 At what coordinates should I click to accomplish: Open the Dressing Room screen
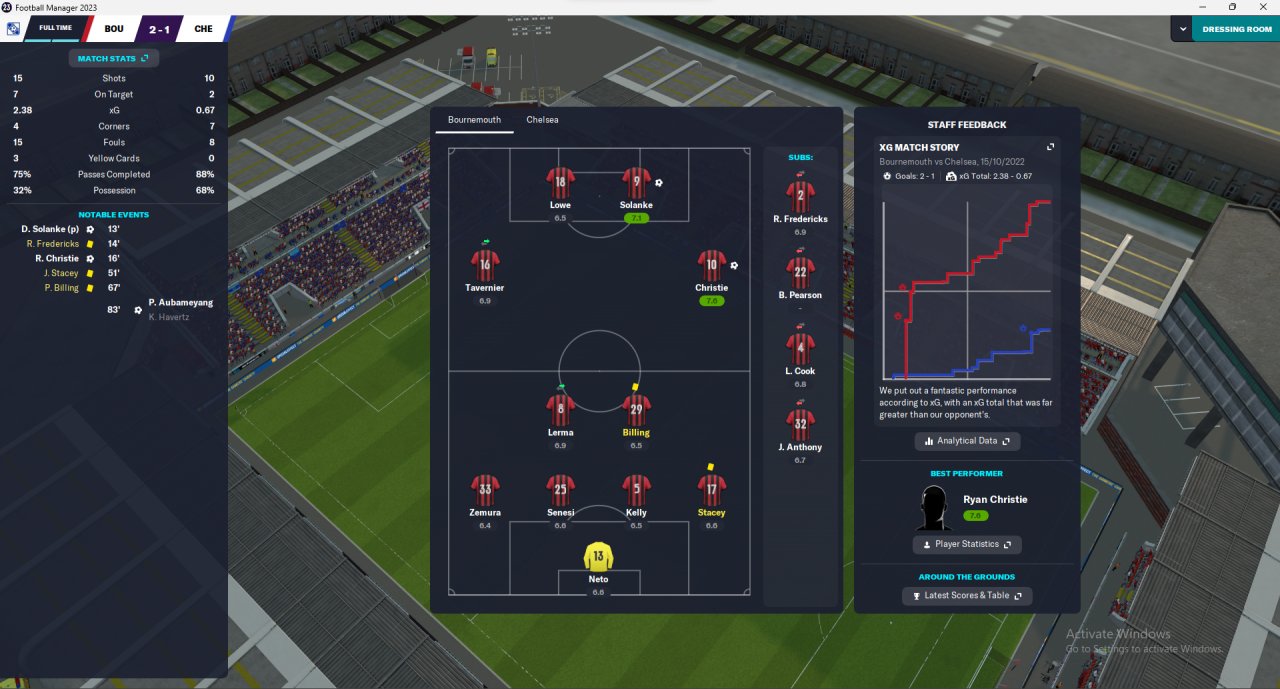coord(1236,29)
